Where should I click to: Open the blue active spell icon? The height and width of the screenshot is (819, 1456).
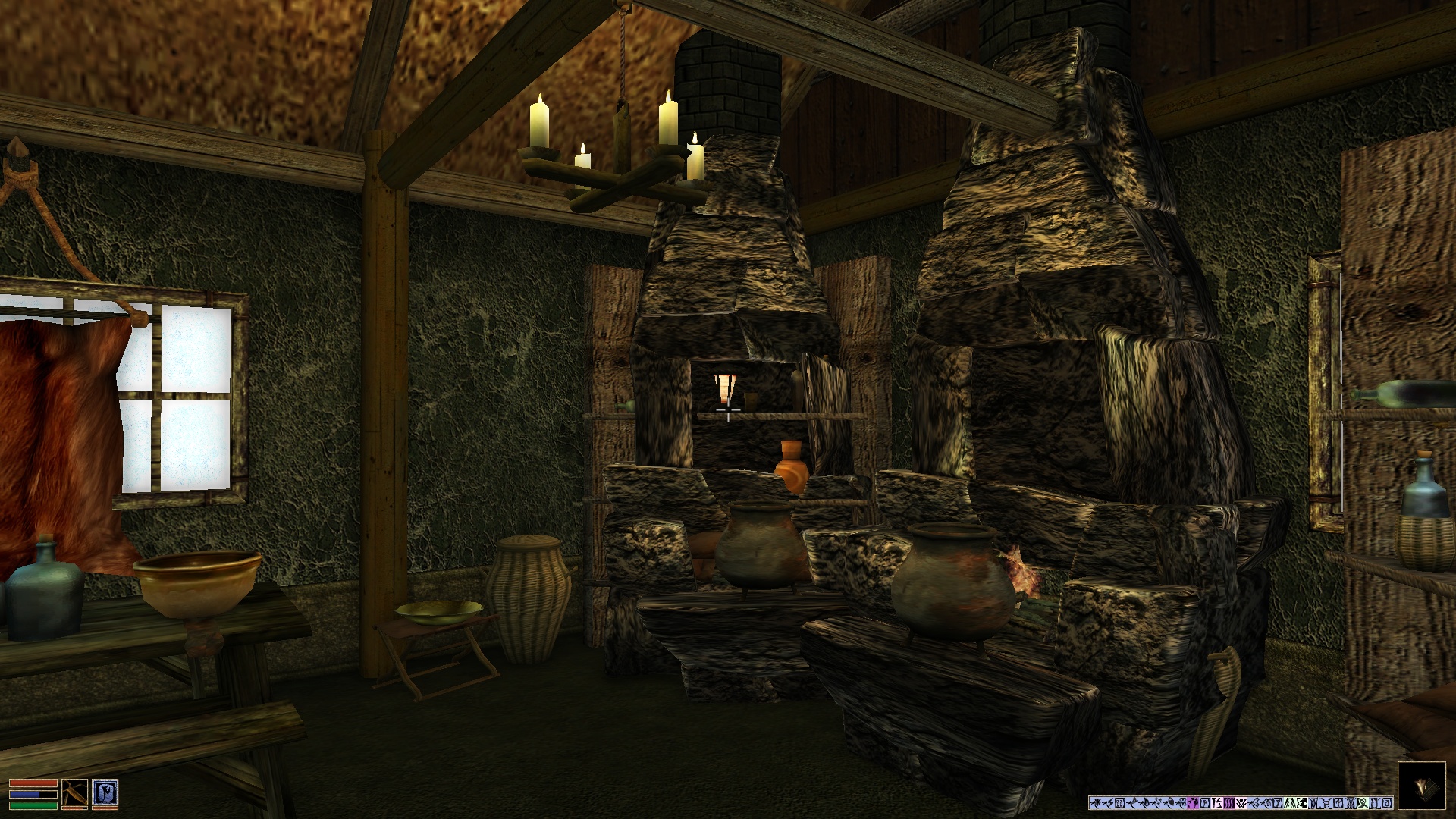(105, 792)
